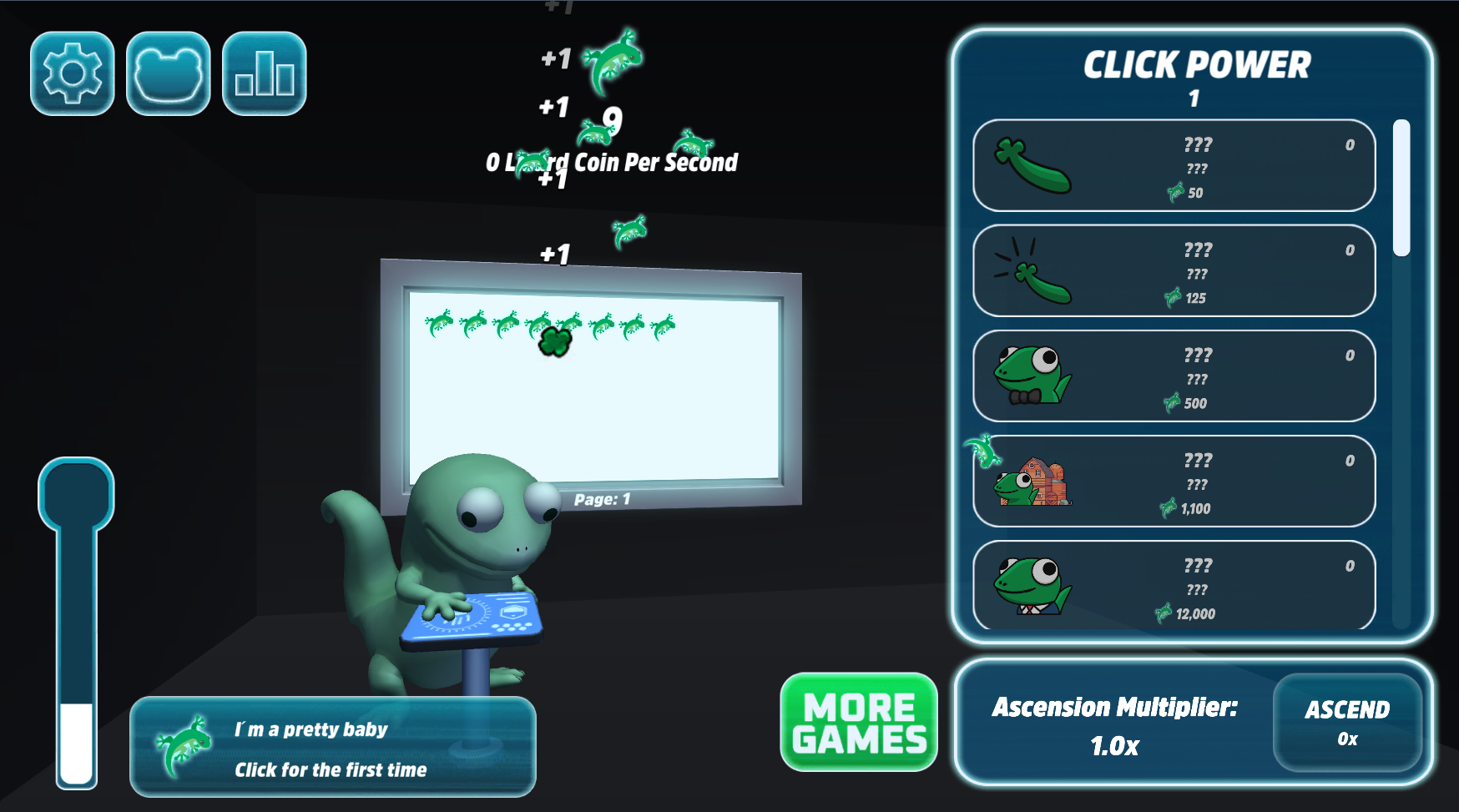This screenshot has width=1459, height=812.
Task: Open the MORE GAMES link
Action: pyautogui.click(x=859, y=723)
